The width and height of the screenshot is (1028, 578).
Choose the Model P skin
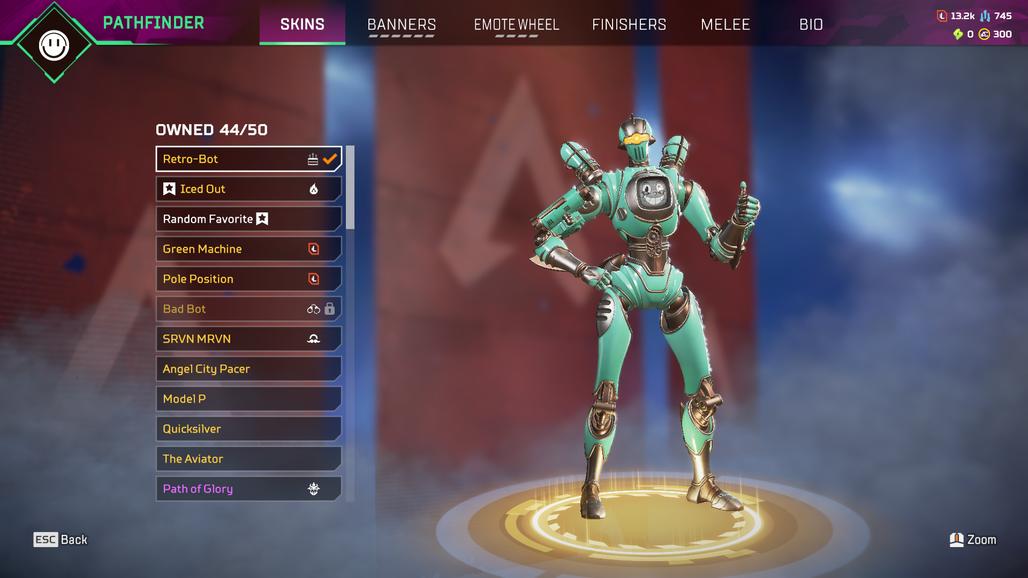point(248,399)
